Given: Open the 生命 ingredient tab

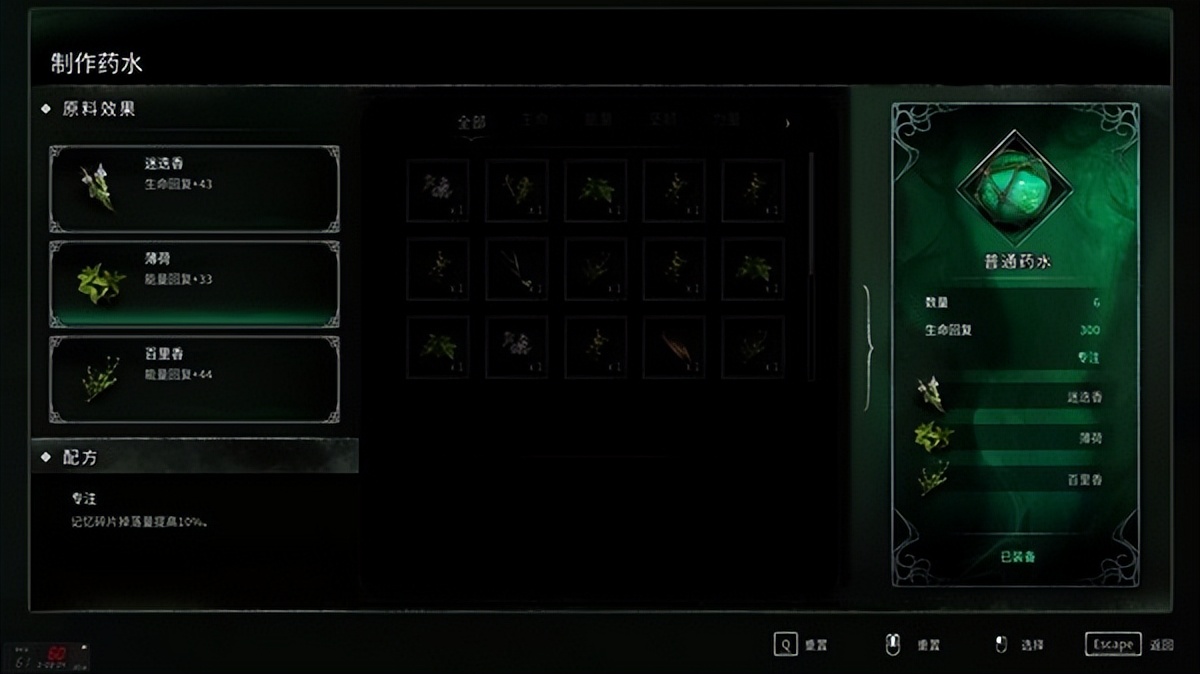Looking at the screenshot, I should [535, 121].
